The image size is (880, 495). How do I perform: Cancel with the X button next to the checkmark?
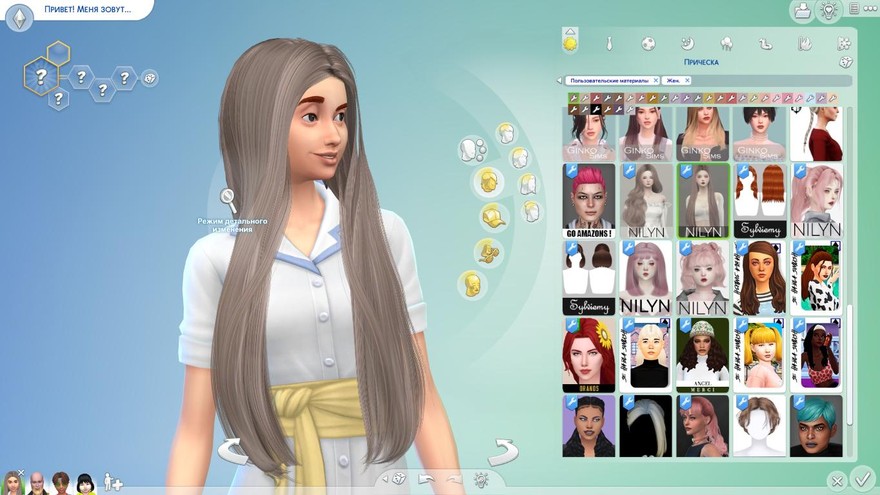pos(838,481)
